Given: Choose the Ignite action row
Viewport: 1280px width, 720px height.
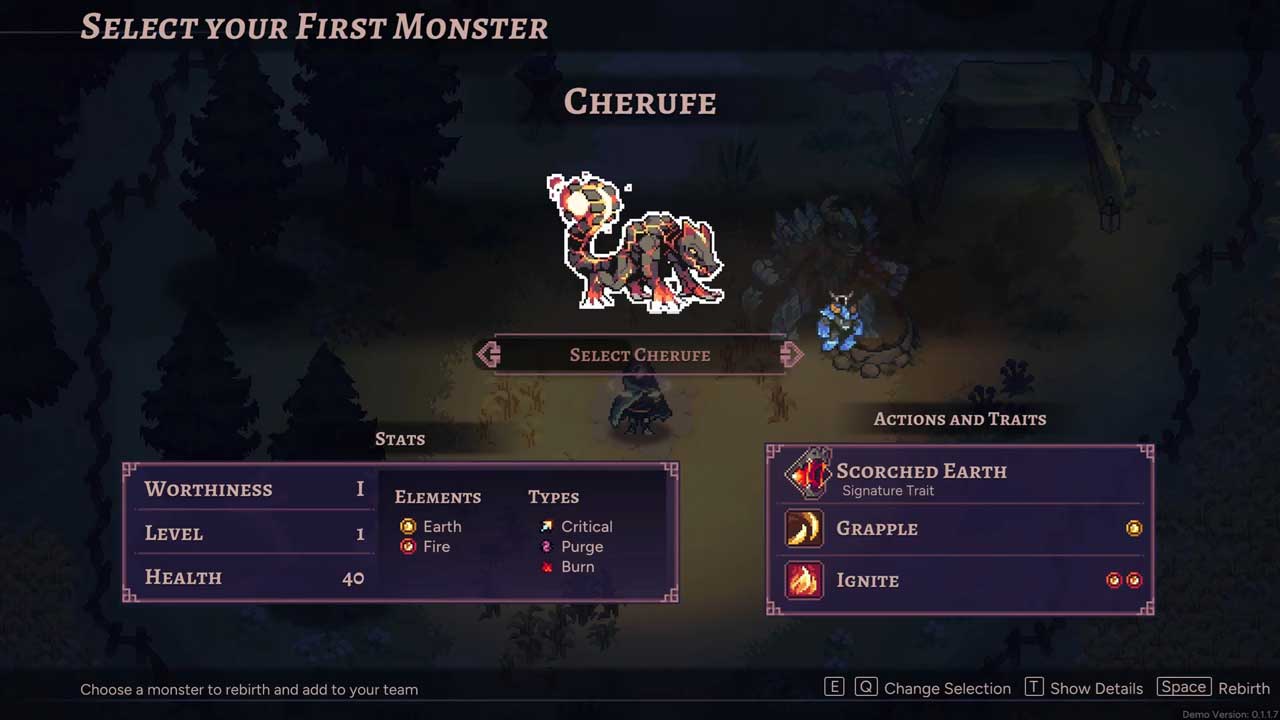Looking at the screenshot, I should point(960,580).
